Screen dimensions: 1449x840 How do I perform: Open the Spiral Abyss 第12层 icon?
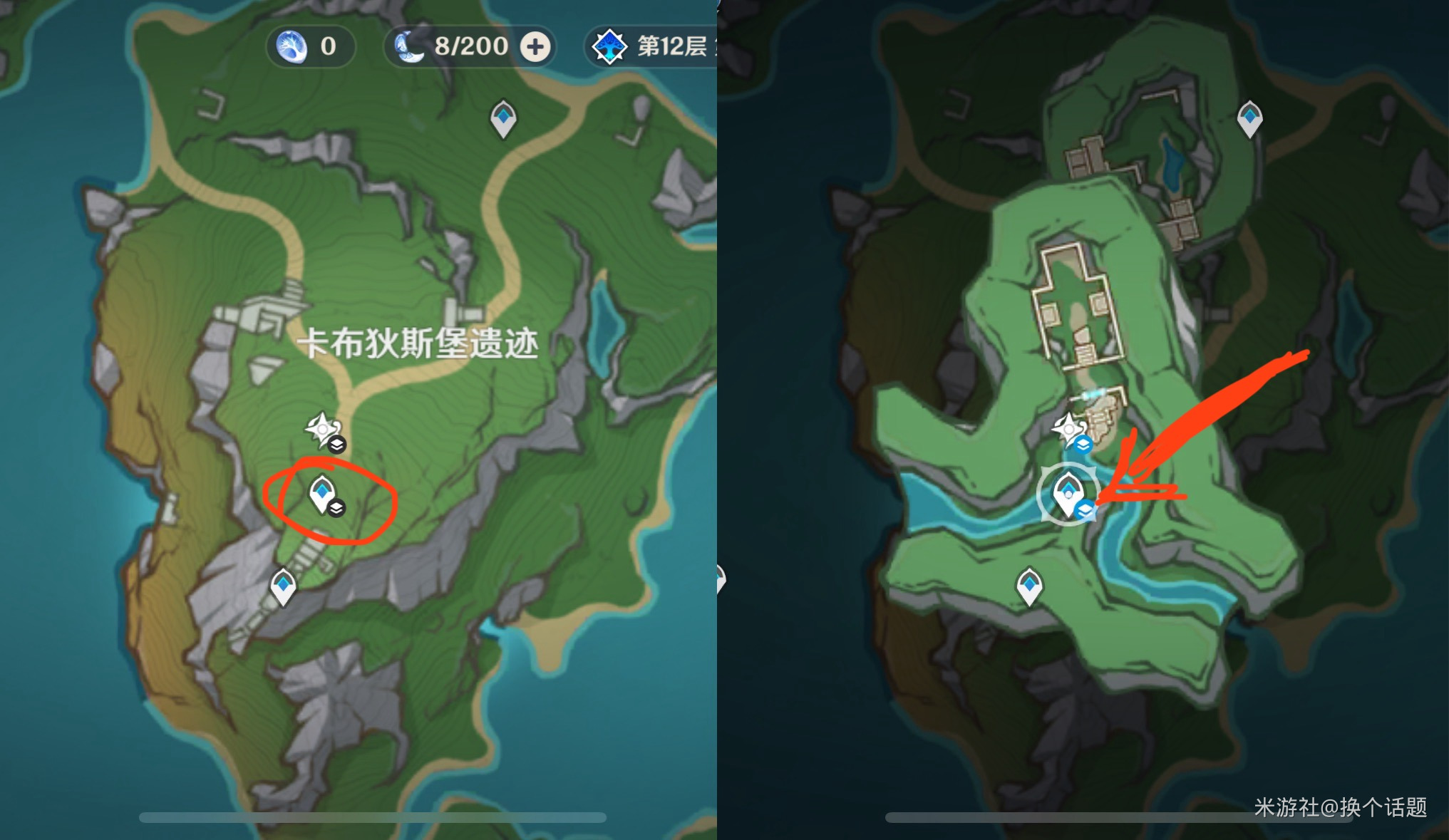click(x=612, y=47)
